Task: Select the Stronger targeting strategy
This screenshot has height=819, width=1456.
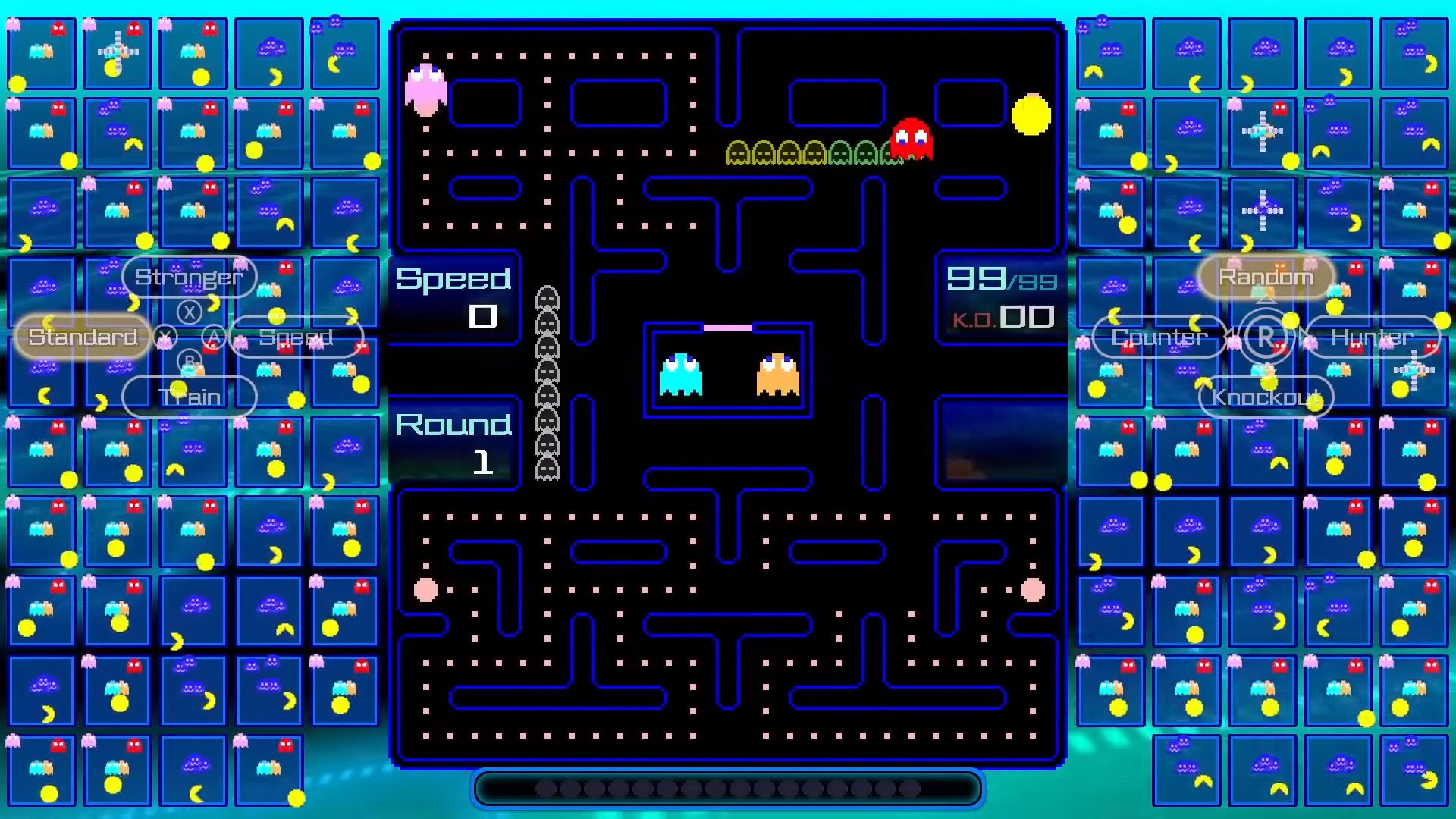Action: click(x=189, y=277)
